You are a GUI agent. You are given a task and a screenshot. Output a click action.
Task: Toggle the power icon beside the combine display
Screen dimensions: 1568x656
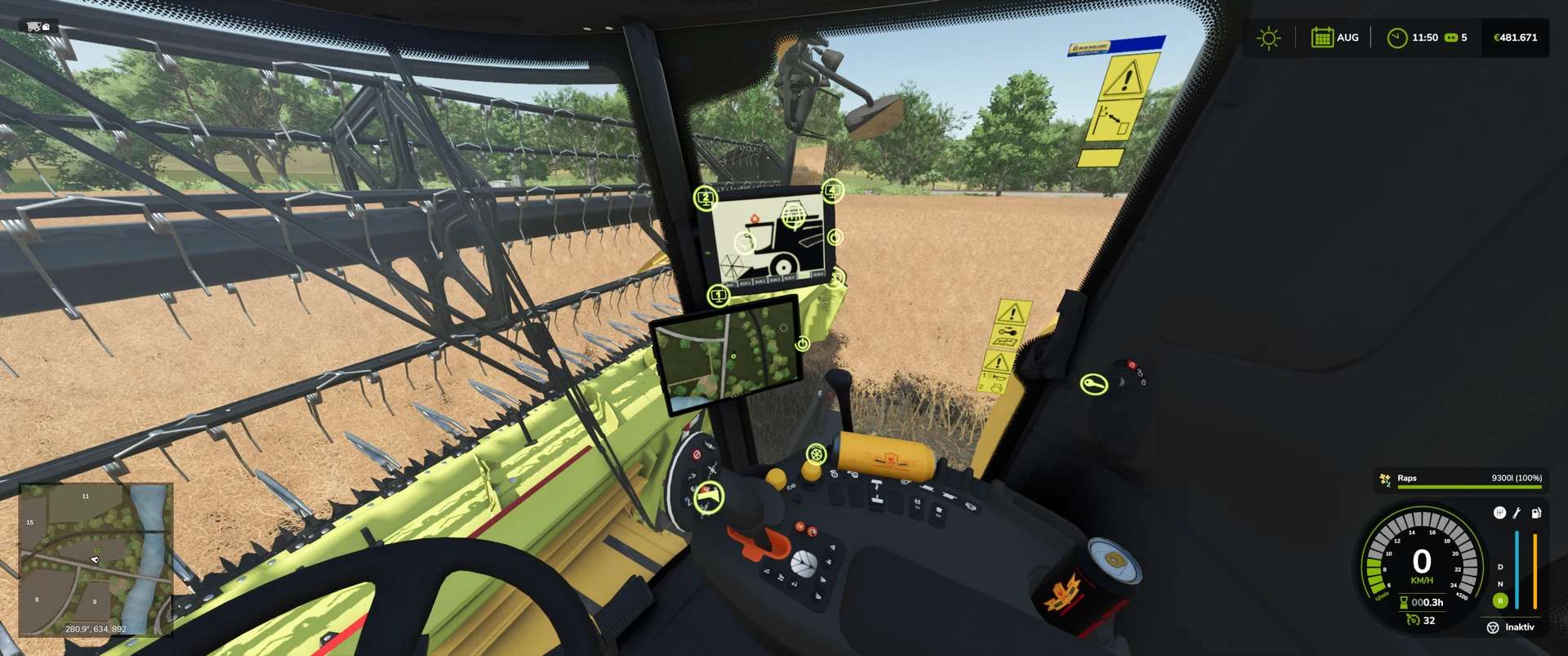coord(835,237)
